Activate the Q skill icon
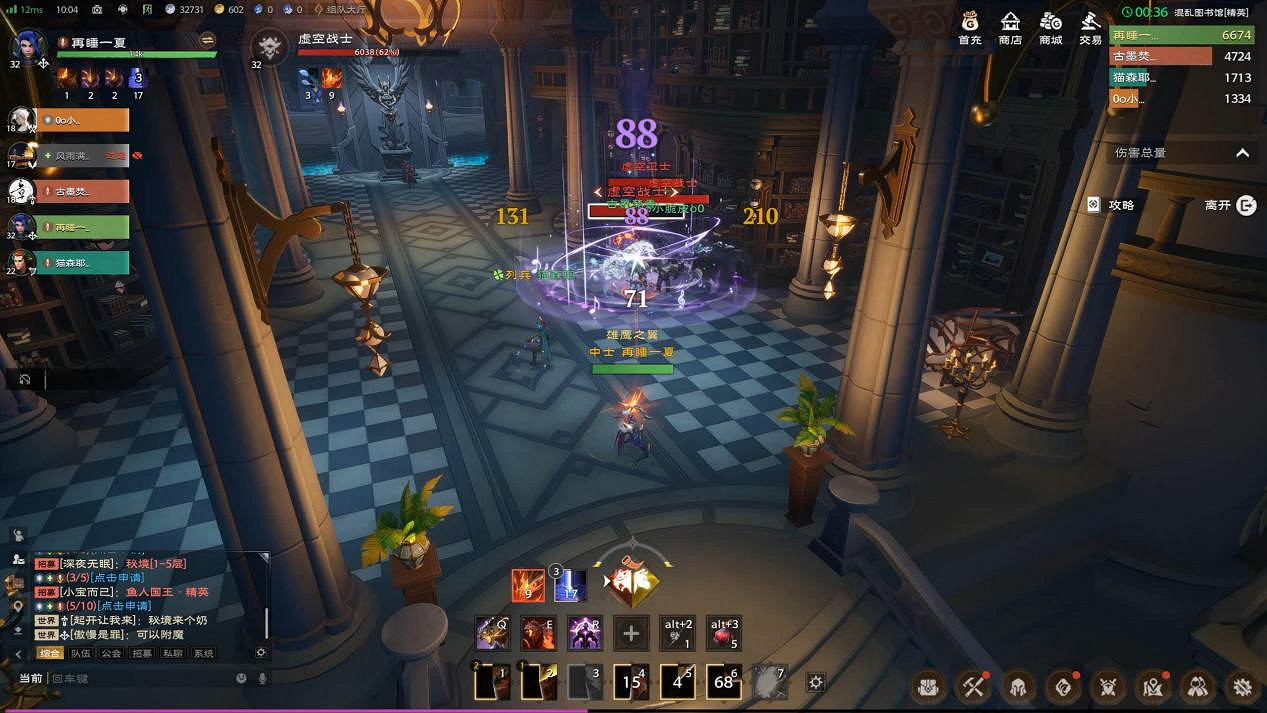Screen dimensions: 1267x713 point(492,632)
